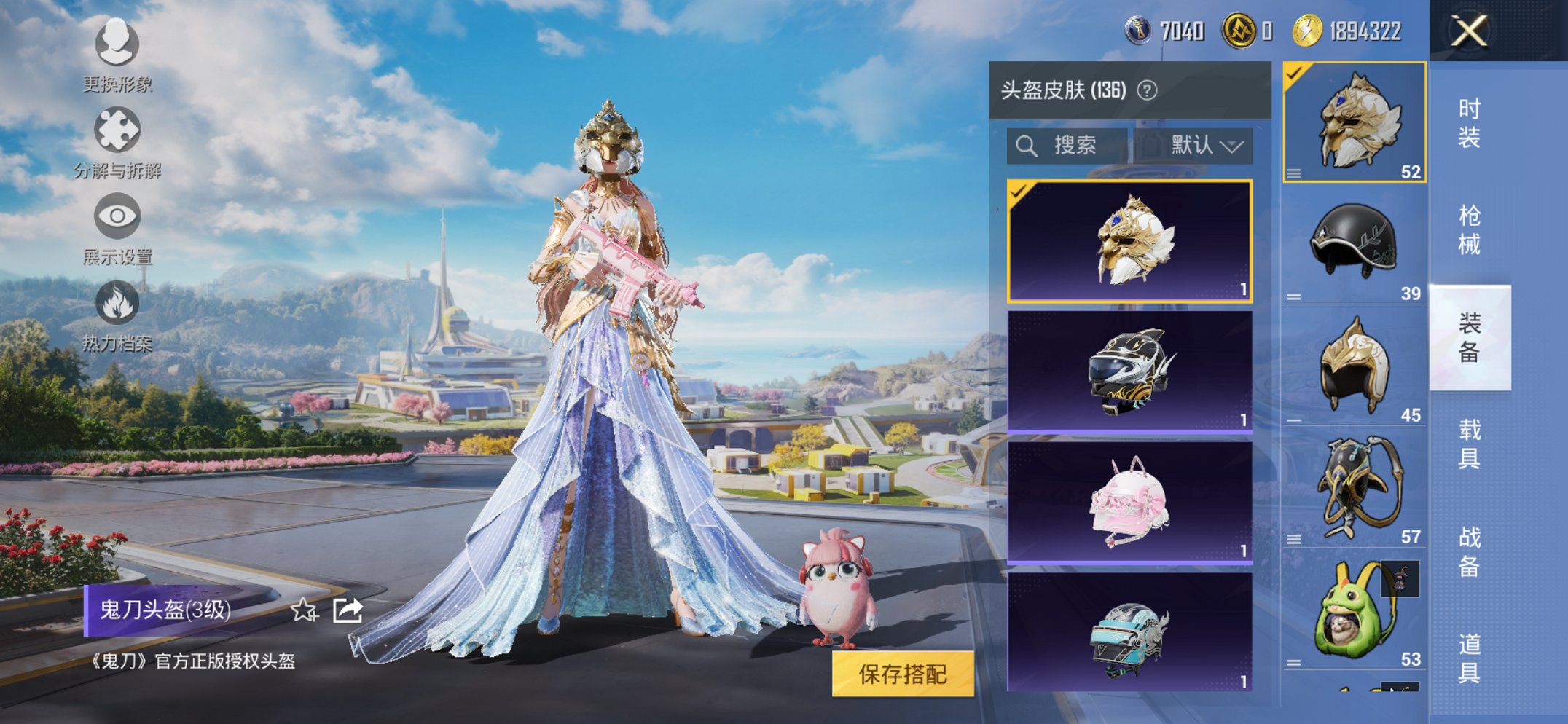Screen dimensions: 1568x724
Task: Open the 默认 sort order dropdown
Action: pyautogui.click(x=1201, y=145)
